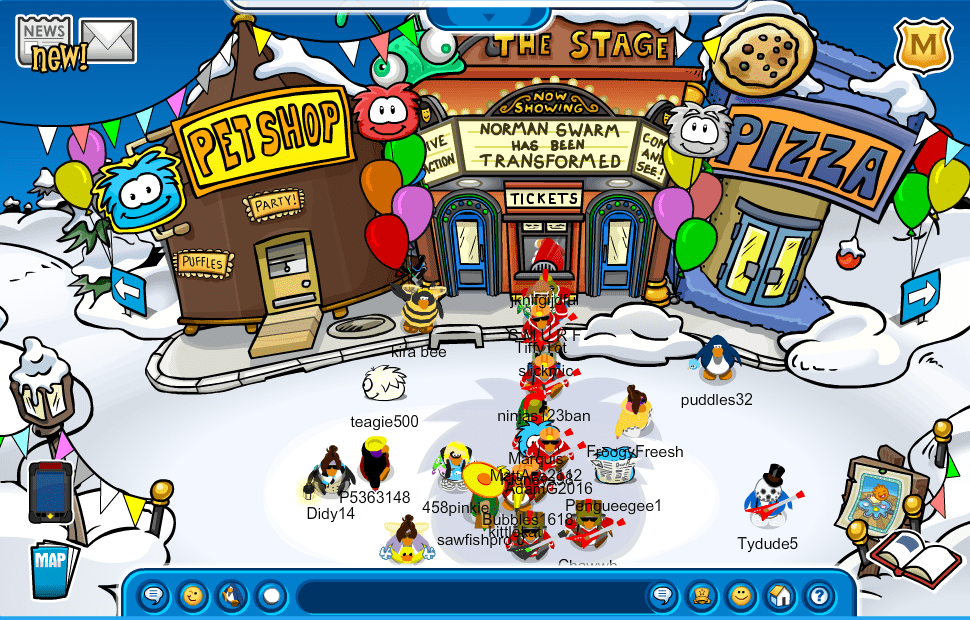Click the moderator M badge
Screen dimensions: 970x620
(x=922, y=45)
